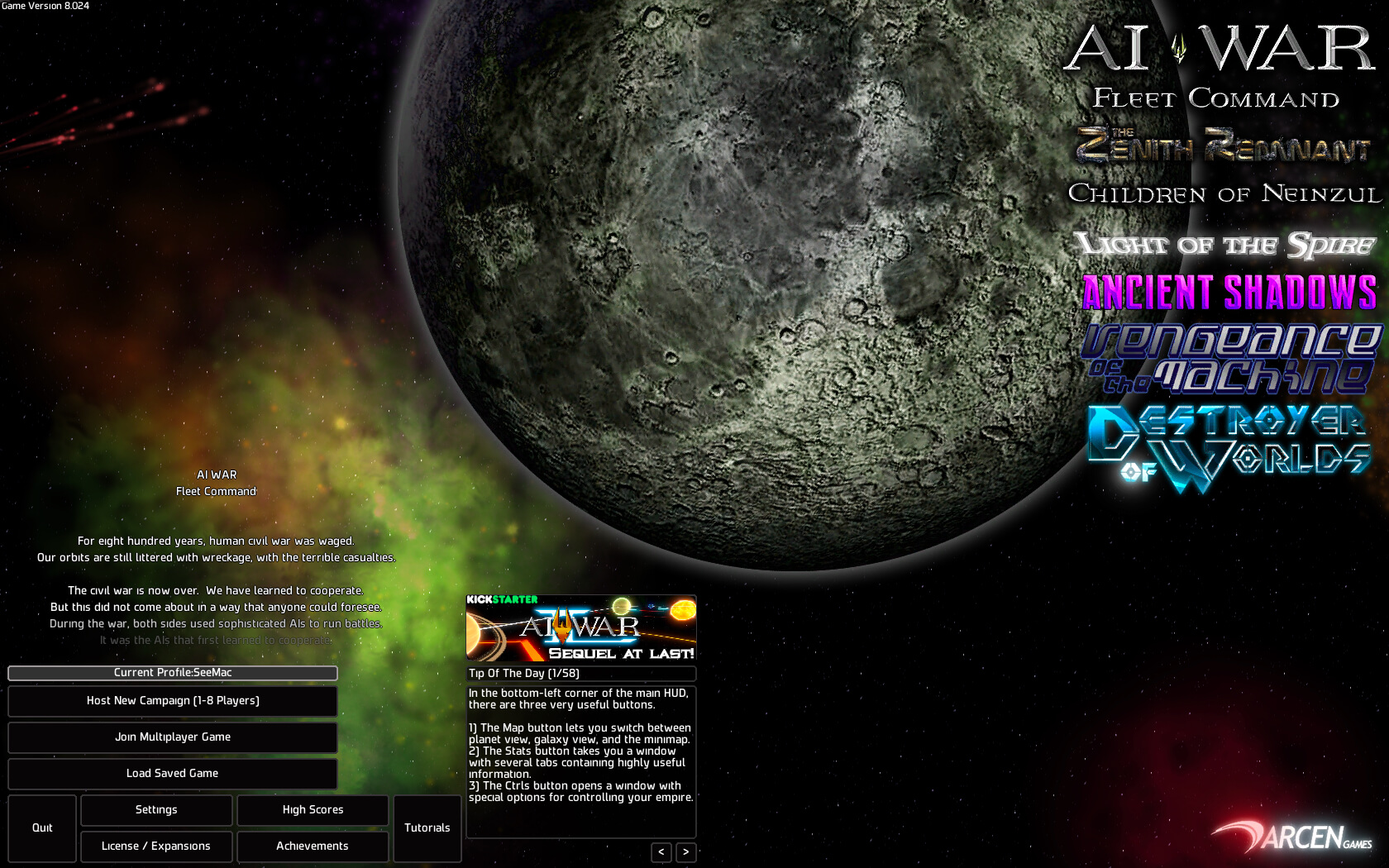Show the previous tip of the day
This screenshot has height=868, width=1389.
pyautogui.click(x=661, y=852)
